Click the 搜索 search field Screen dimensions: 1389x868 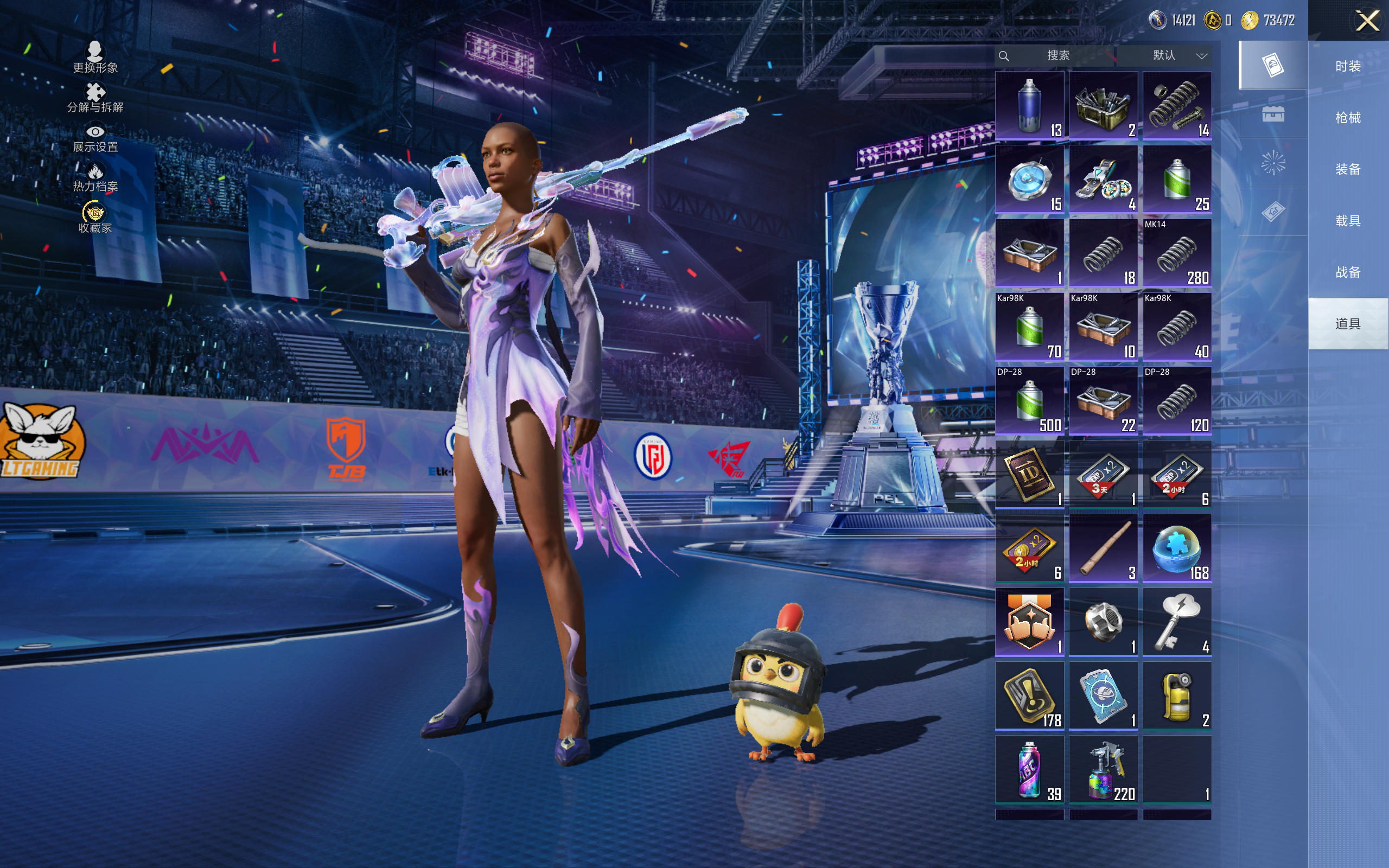coord(1057,56)
